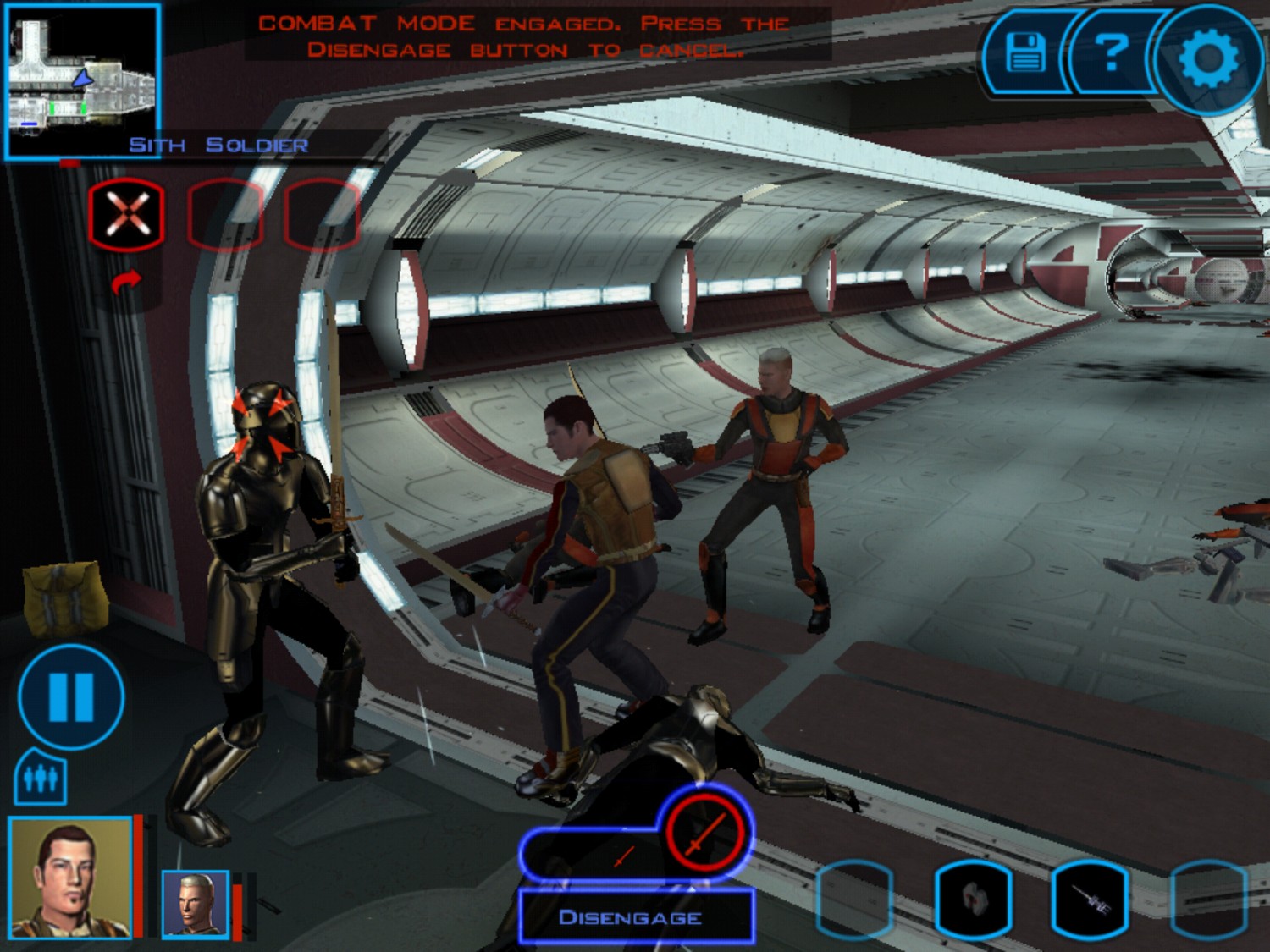Image resolution: width=1270 pixels, height=952 pixels.
Task: Open the settings gear menu
Action: 1208,58
